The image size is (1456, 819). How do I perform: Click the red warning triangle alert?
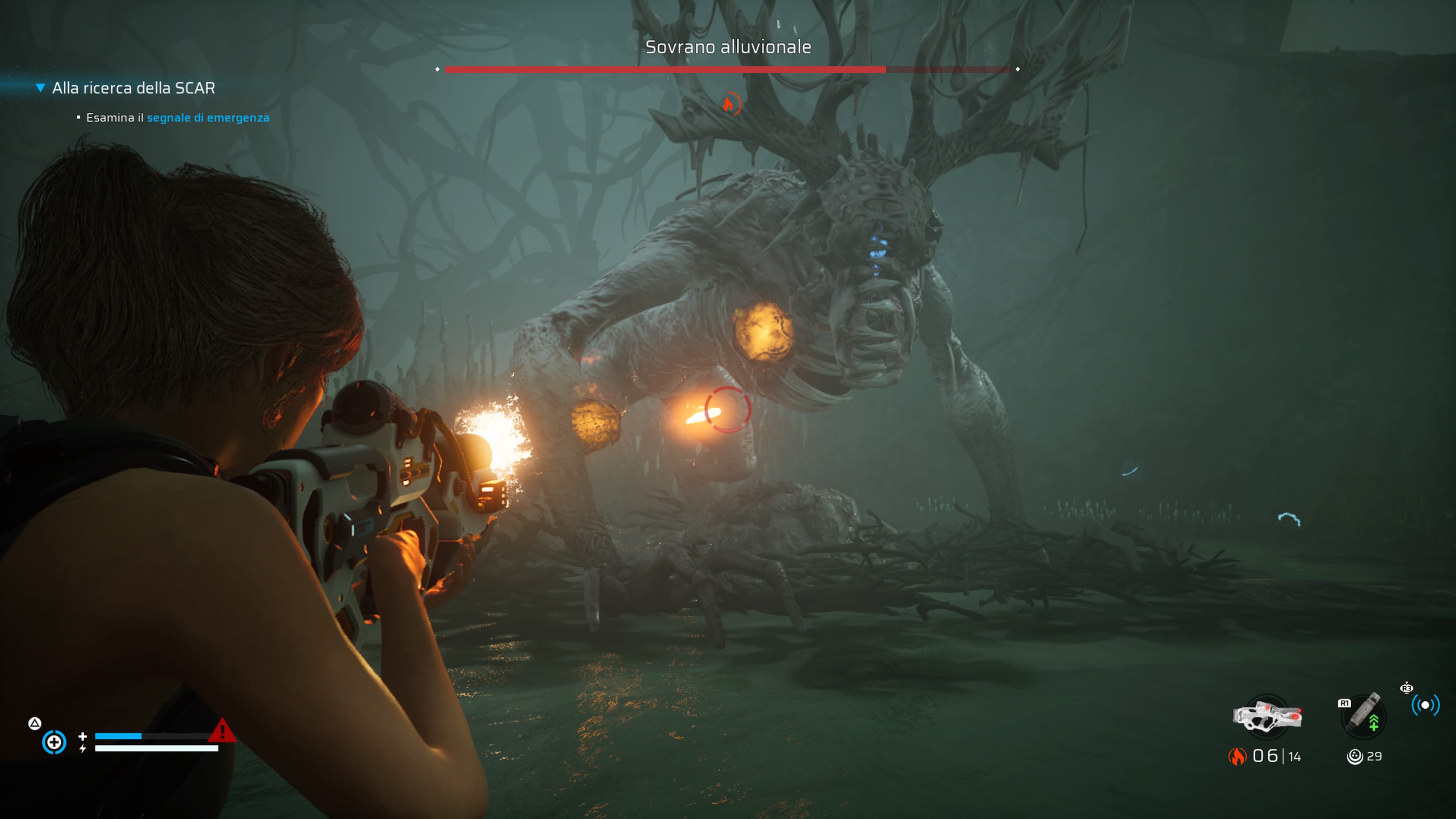pyautogui.click(x=222, y=730)
